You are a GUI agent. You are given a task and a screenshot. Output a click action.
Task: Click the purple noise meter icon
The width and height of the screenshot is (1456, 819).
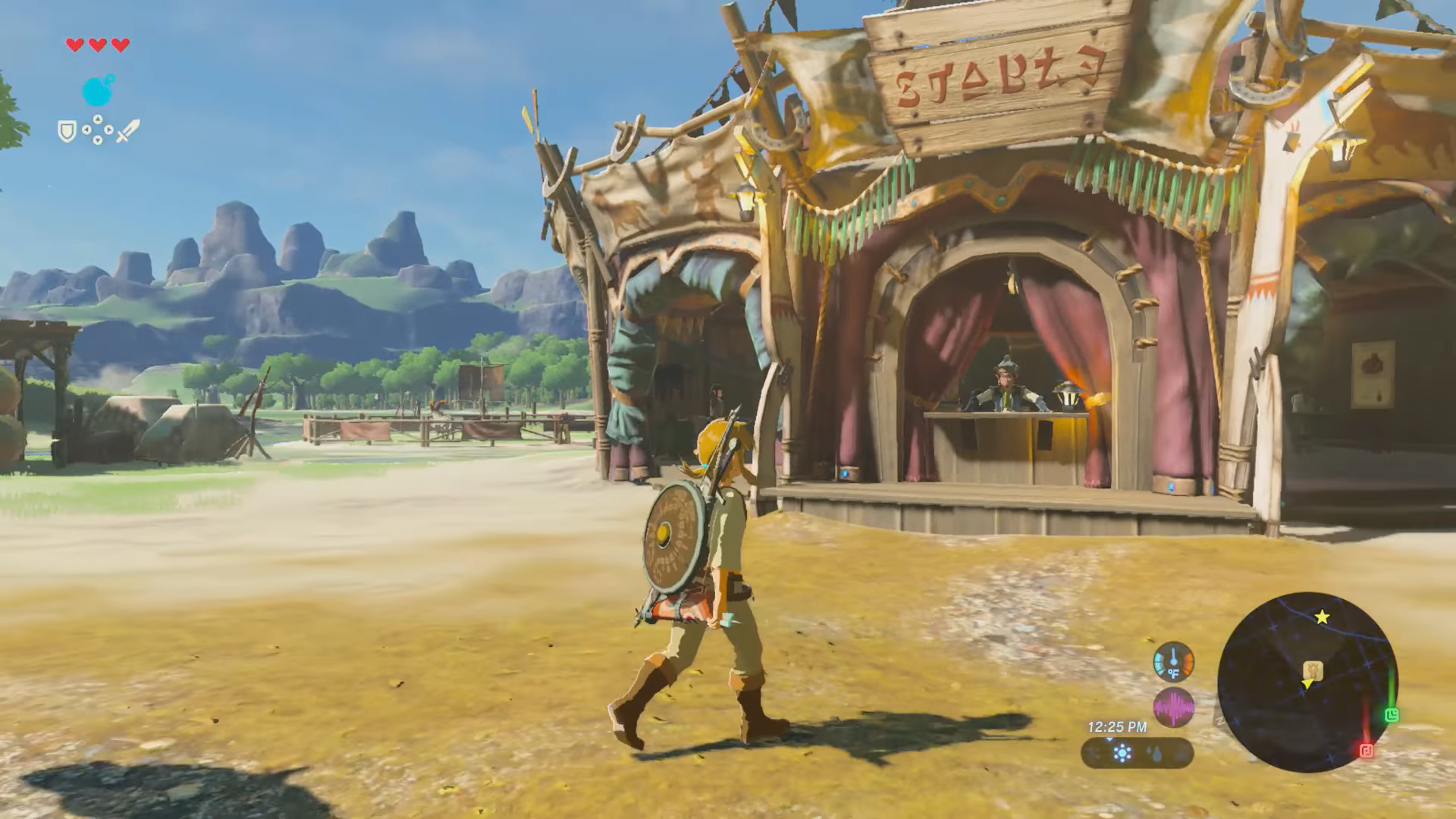point(1173,708)
